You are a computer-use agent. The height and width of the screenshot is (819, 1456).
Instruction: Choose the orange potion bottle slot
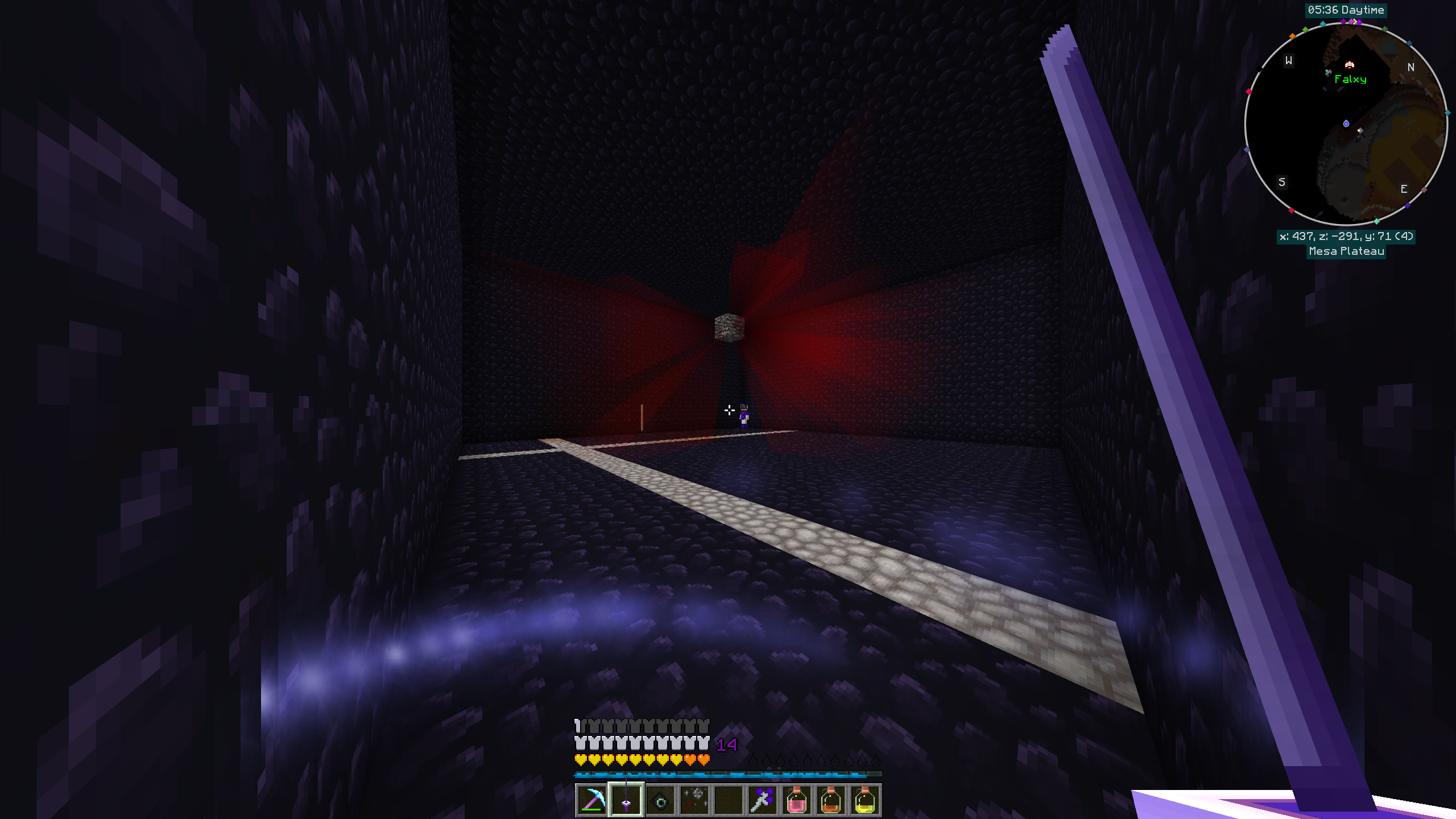(831, 800)
